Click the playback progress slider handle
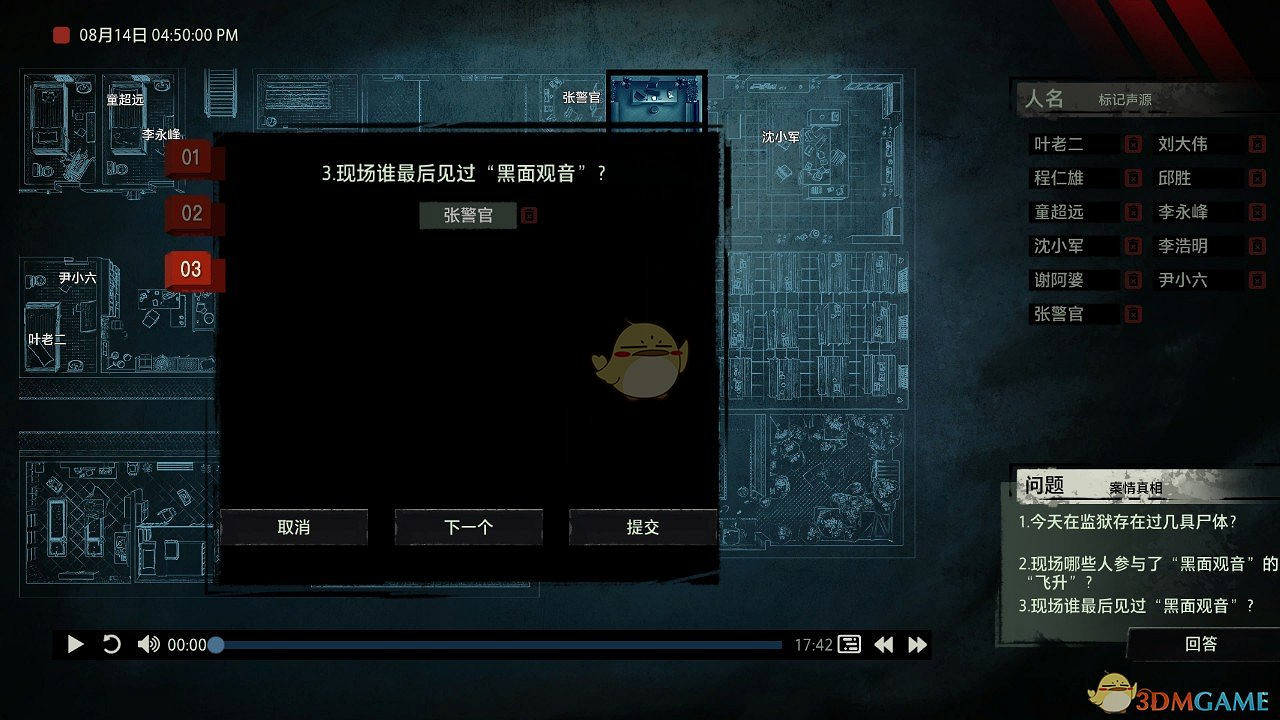 pos(216,645)
